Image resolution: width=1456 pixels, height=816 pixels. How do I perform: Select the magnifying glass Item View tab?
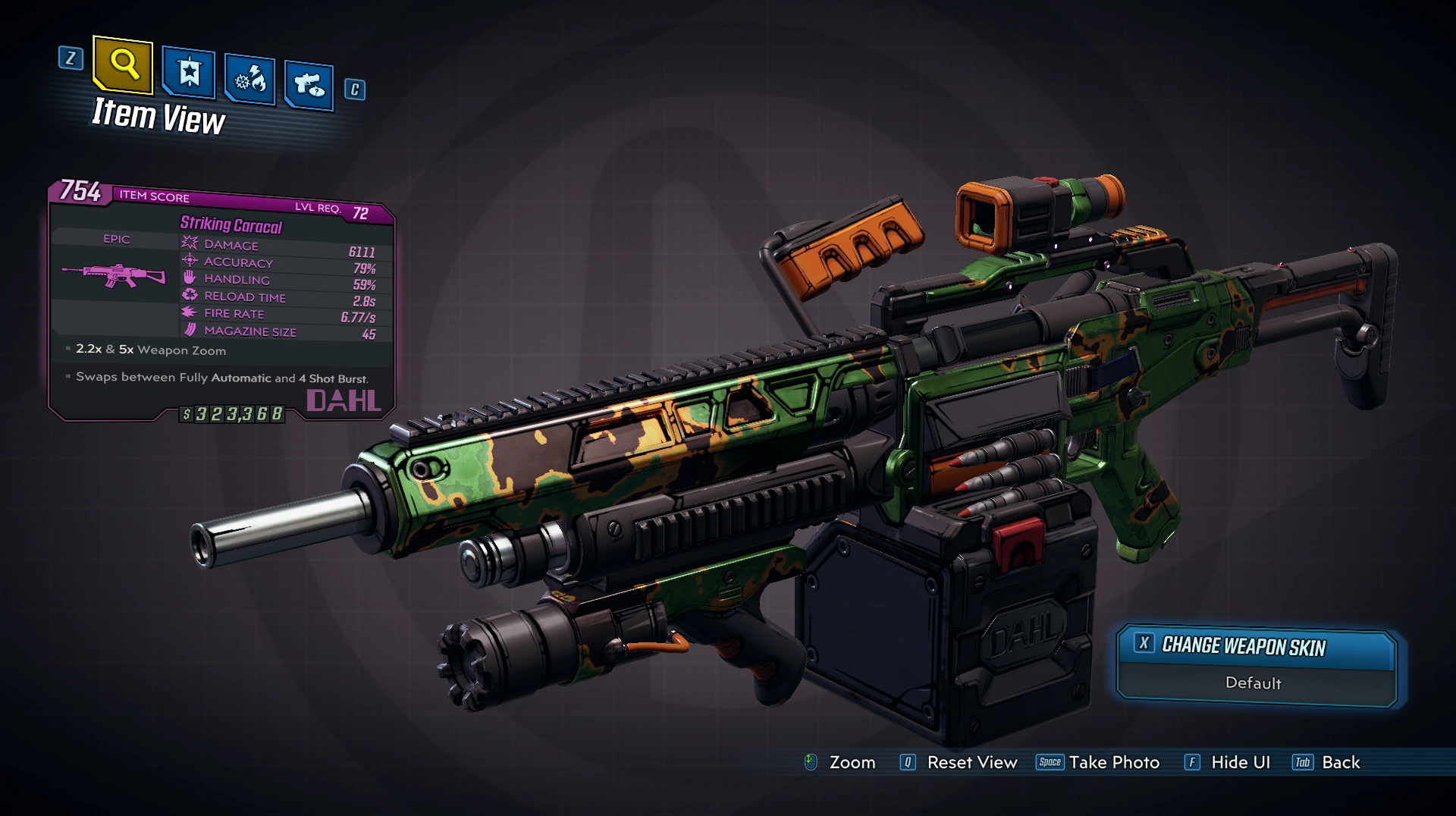[x=123, y=65]
